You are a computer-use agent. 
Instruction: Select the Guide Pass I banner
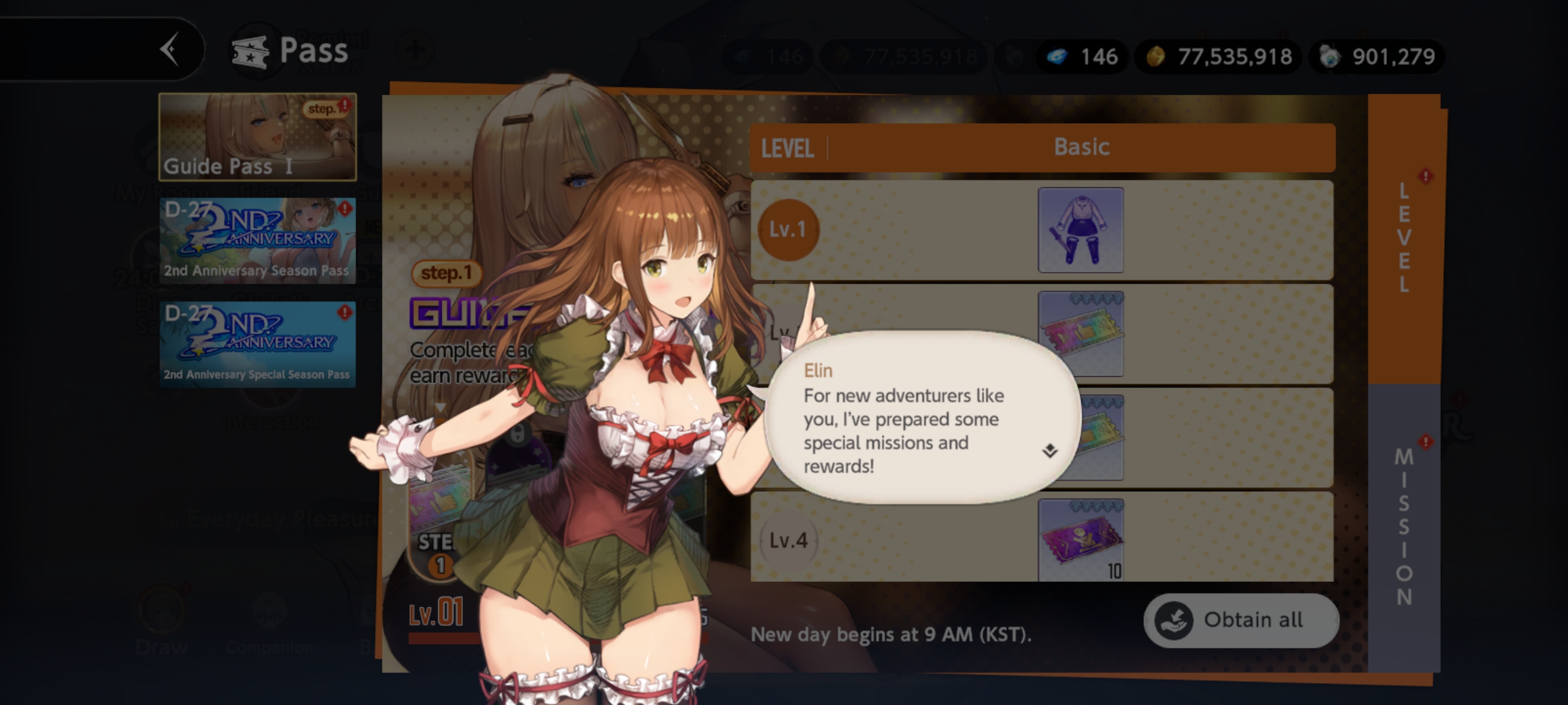click(257, 137)
